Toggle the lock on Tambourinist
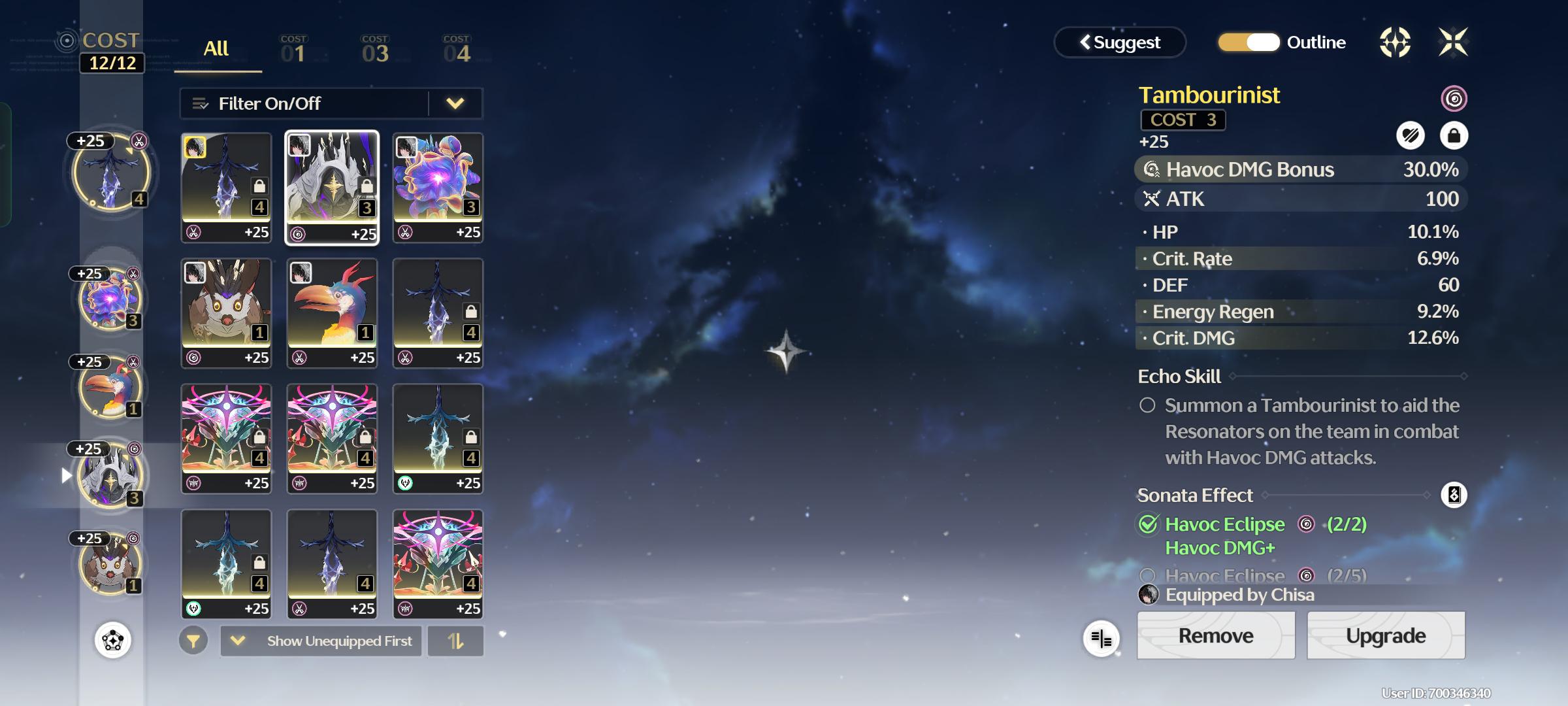Screen dimensions: 1568x706 coord(1454,136)
